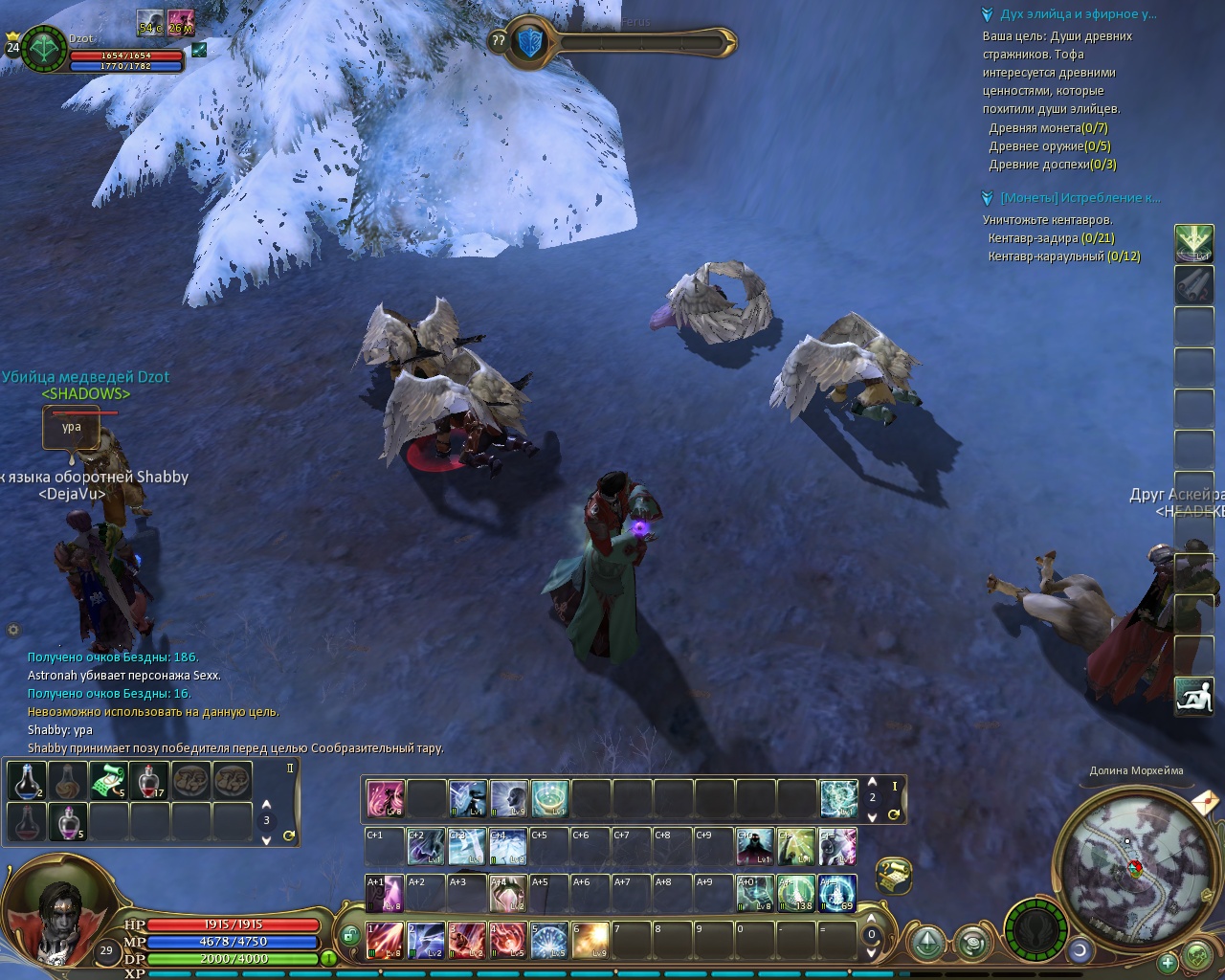
Task: Use the blue orb skill in slot 5
Action: click(x=549, y=940)
